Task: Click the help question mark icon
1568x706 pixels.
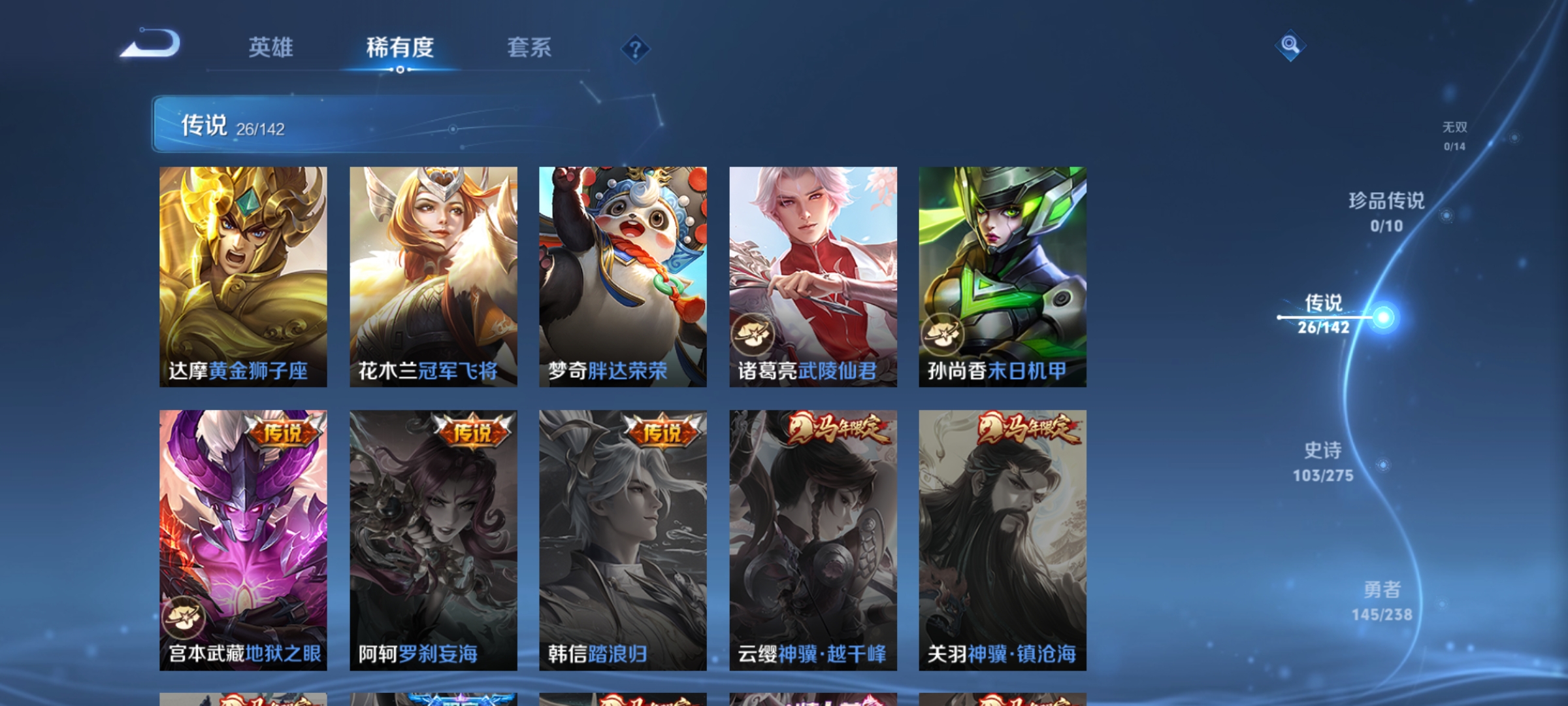Action: 634,49
